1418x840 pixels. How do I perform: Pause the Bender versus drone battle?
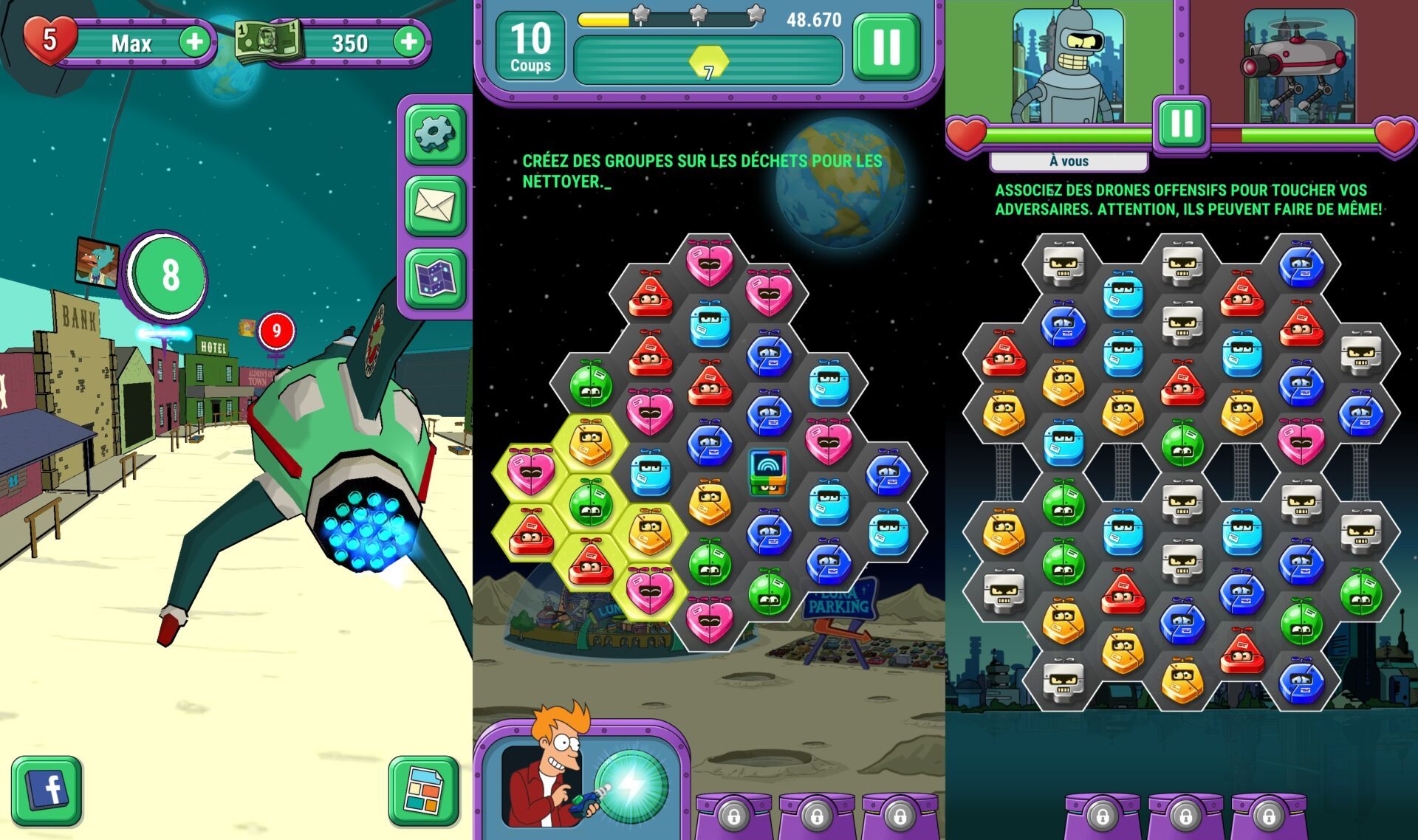point(1182,123)
